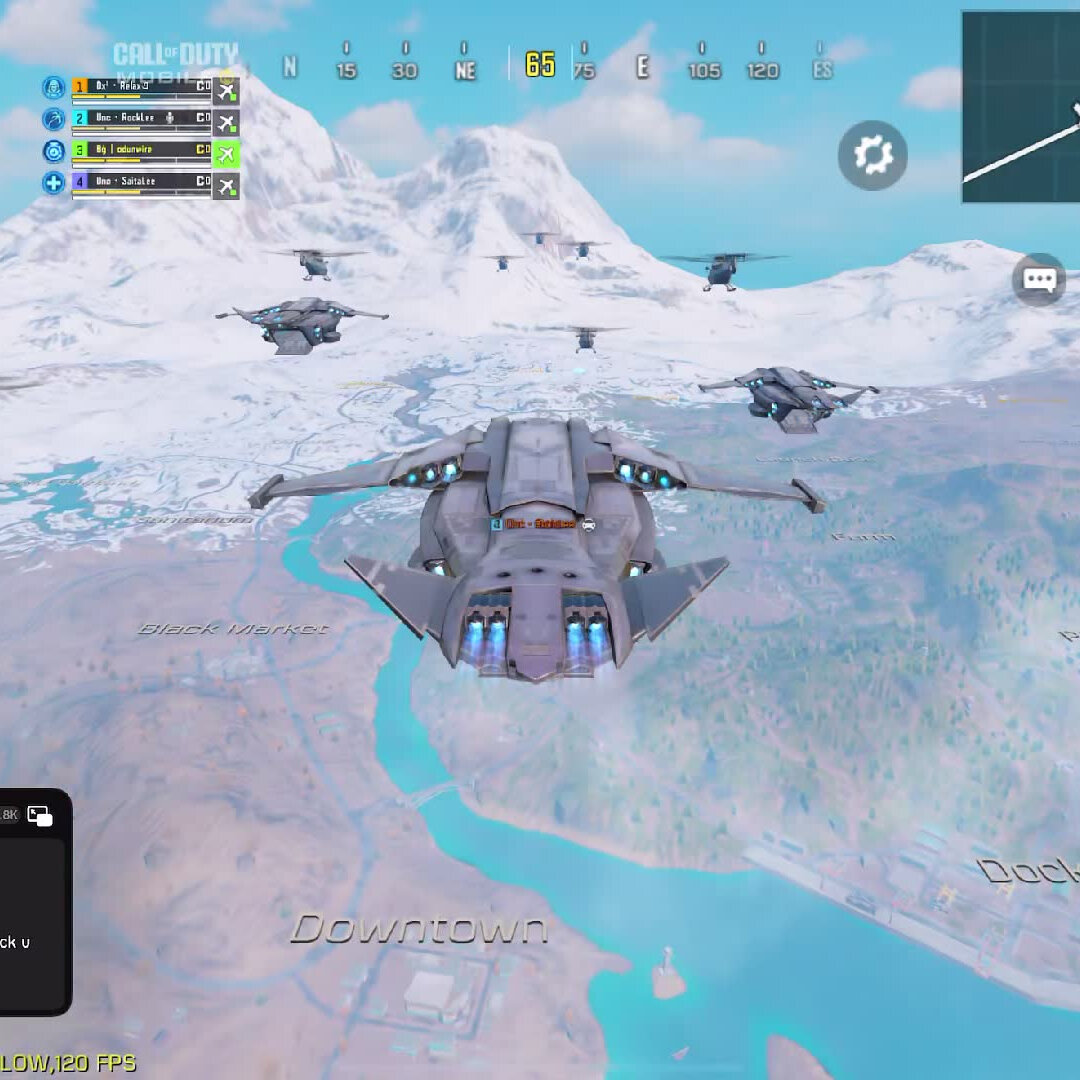Expand the minimap with flight path
Image resolution: width=1080 pixels, height=1080 pixels.
point(1020,107)
